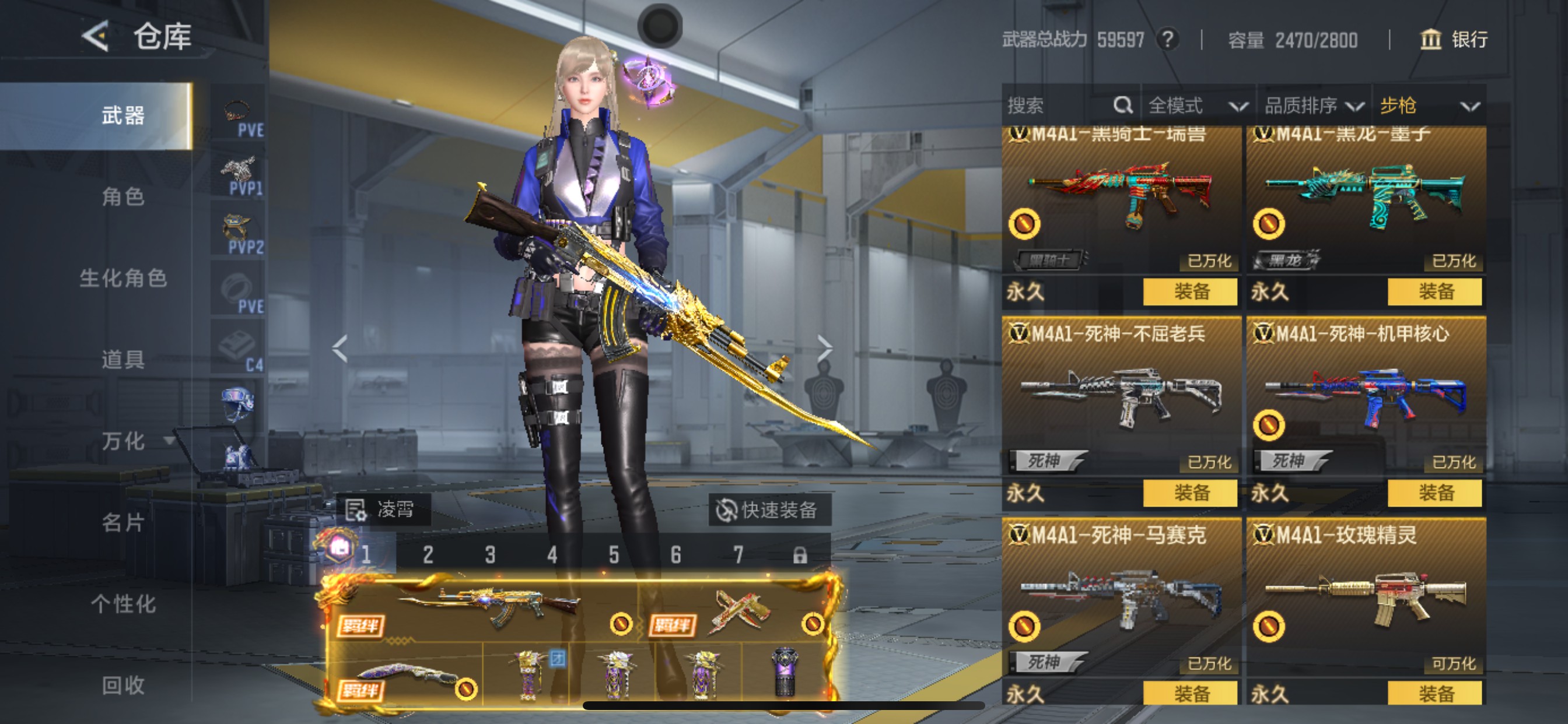Screen dimensions: 1568x724
Task: Show weapon power help question mark
Action: click(x=1167, y=40)
